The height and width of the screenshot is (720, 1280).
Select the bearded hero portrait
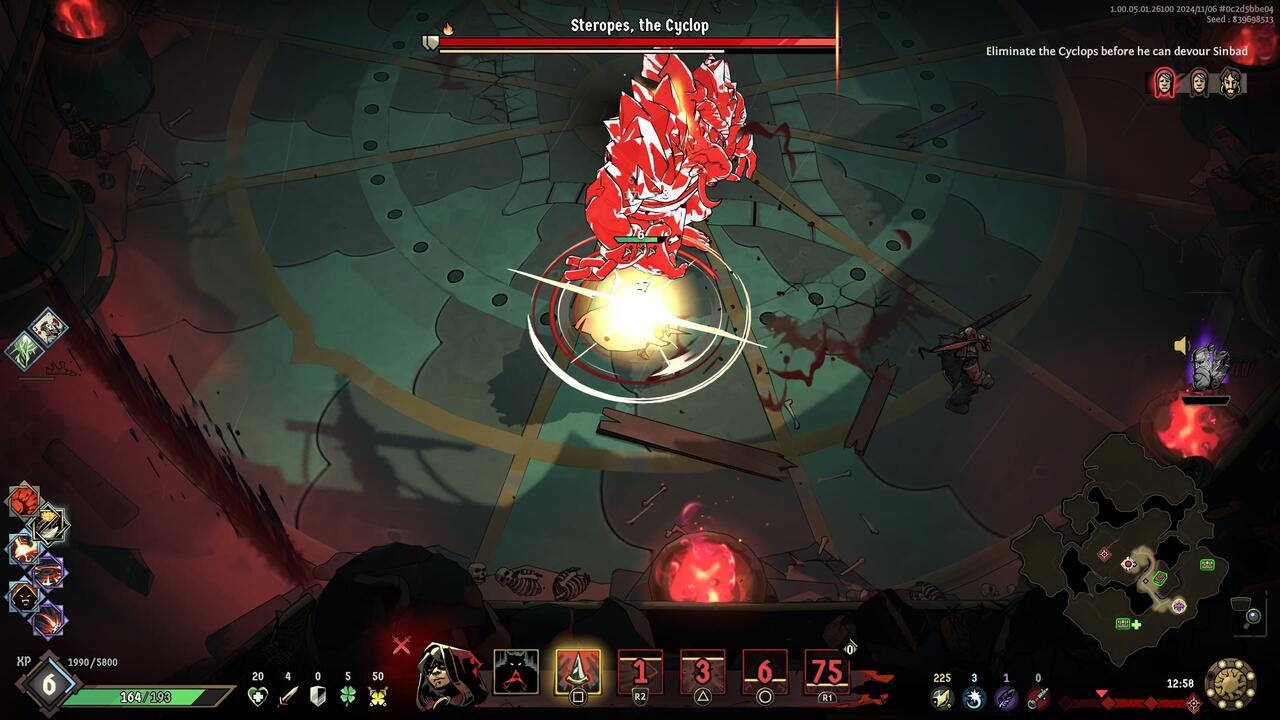(x=1231, y=83)
